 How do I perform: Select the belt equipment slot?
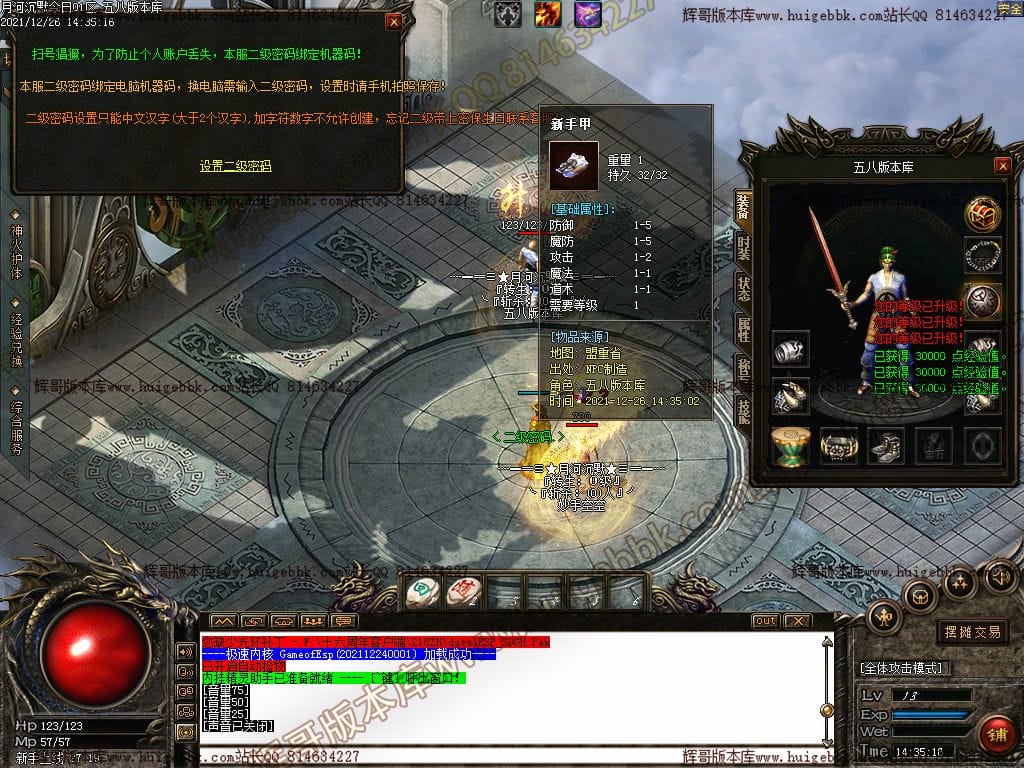[839, 446]
